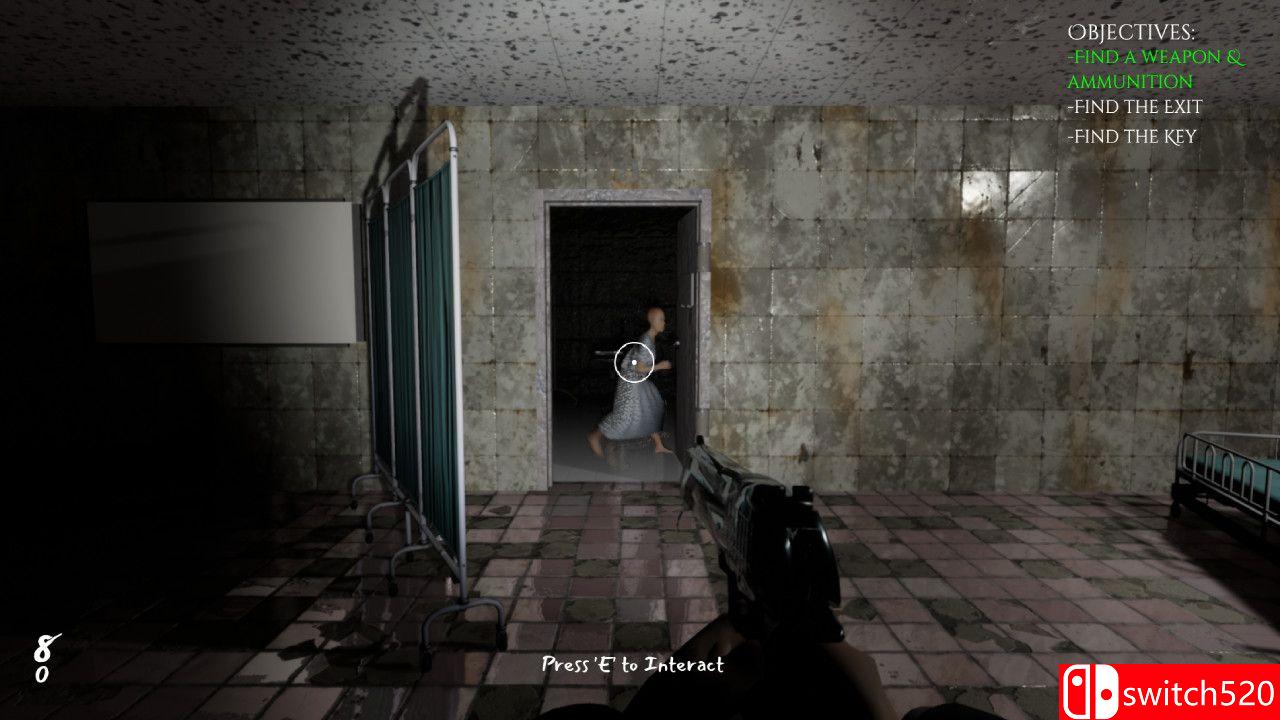The height and width of the screenshot is (720, 1280).
Task: Click the ammo count '8' indicator
Action: tap(42, 647)
